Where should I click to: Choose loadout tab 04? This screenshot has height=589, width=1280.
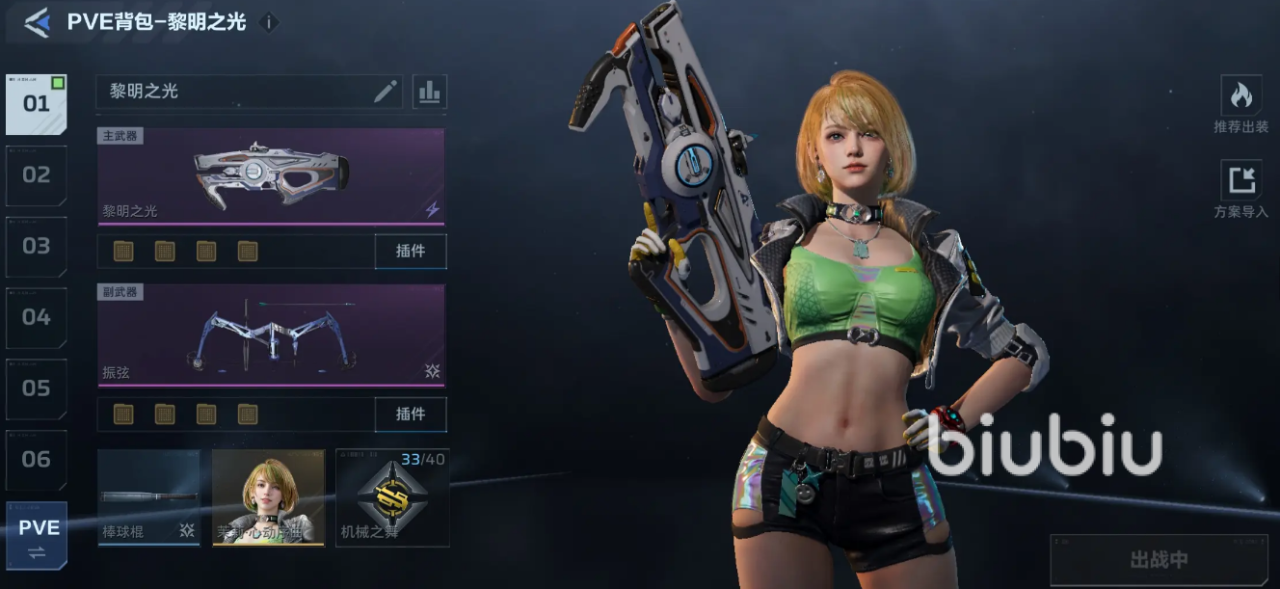pos(36,317)
